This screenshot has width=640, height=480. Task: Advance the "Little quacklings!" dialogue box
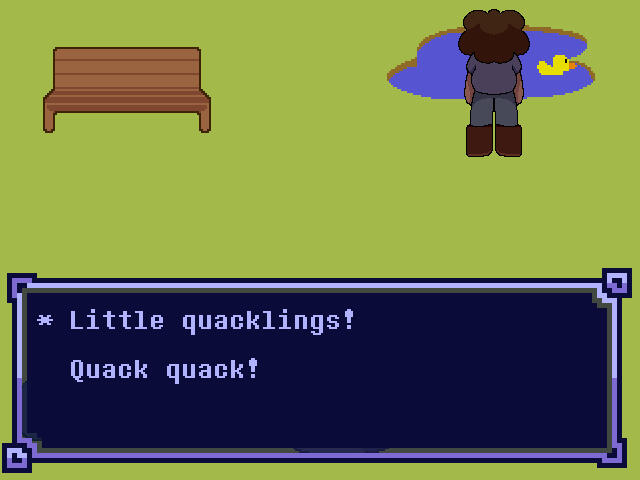pos(318,370)
